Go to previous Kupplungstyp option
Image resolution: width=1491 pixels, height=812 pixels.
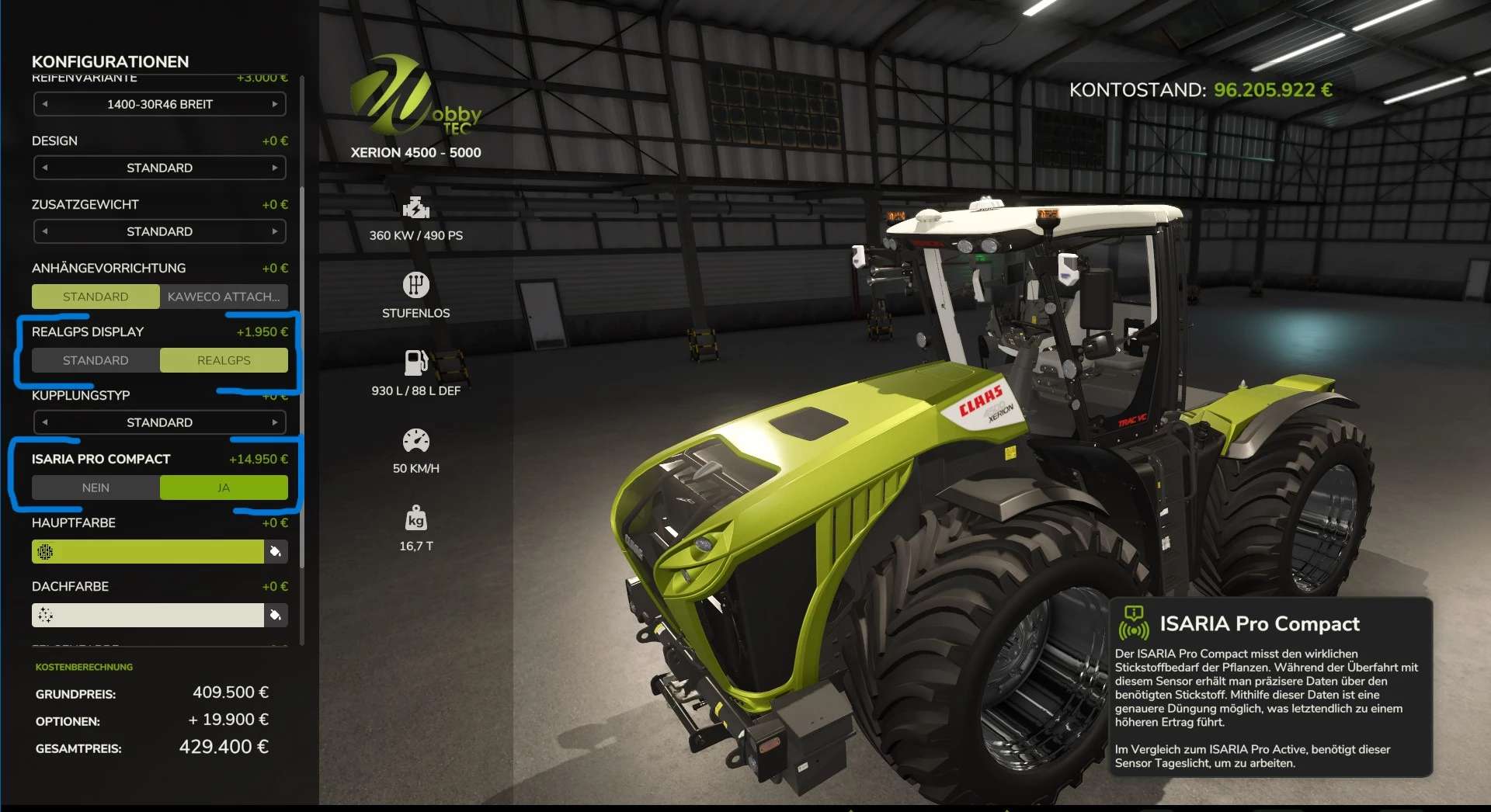coord(45,422)
